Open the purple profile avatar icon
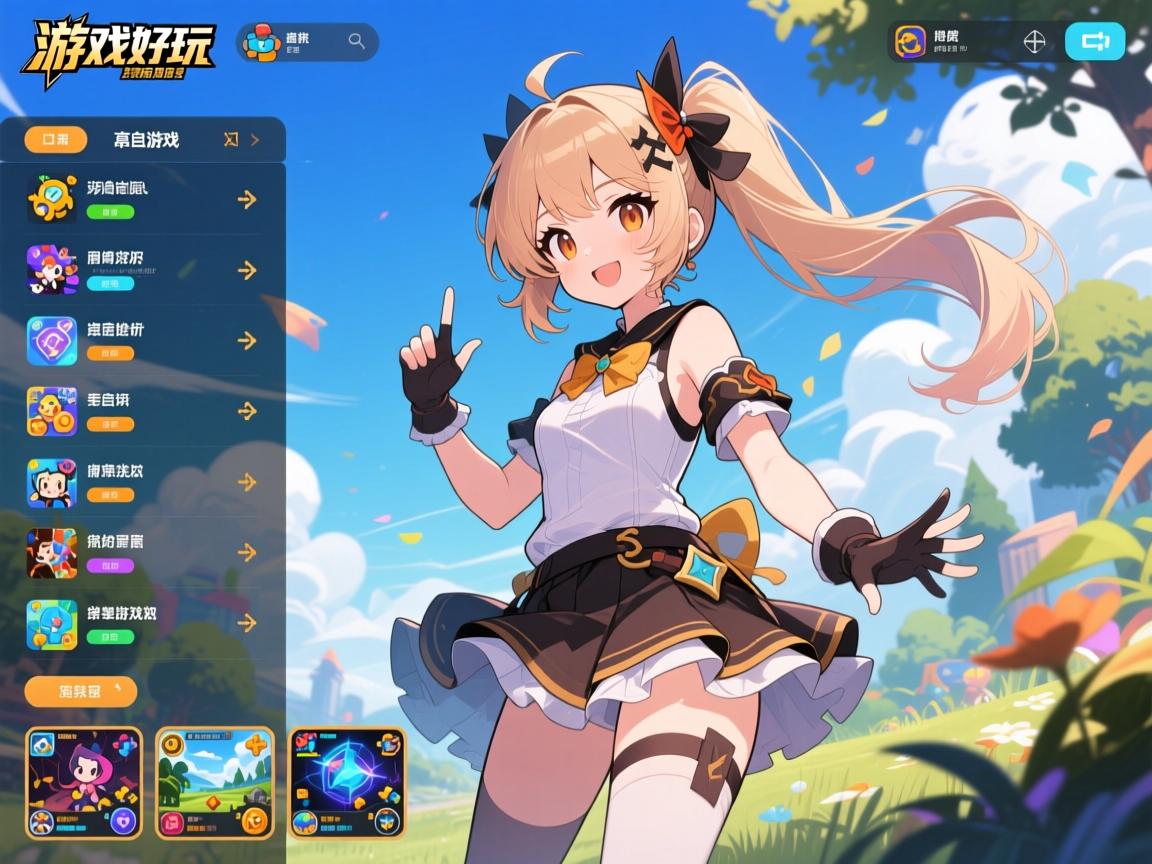1152x864 pixels. coord(910,42)
